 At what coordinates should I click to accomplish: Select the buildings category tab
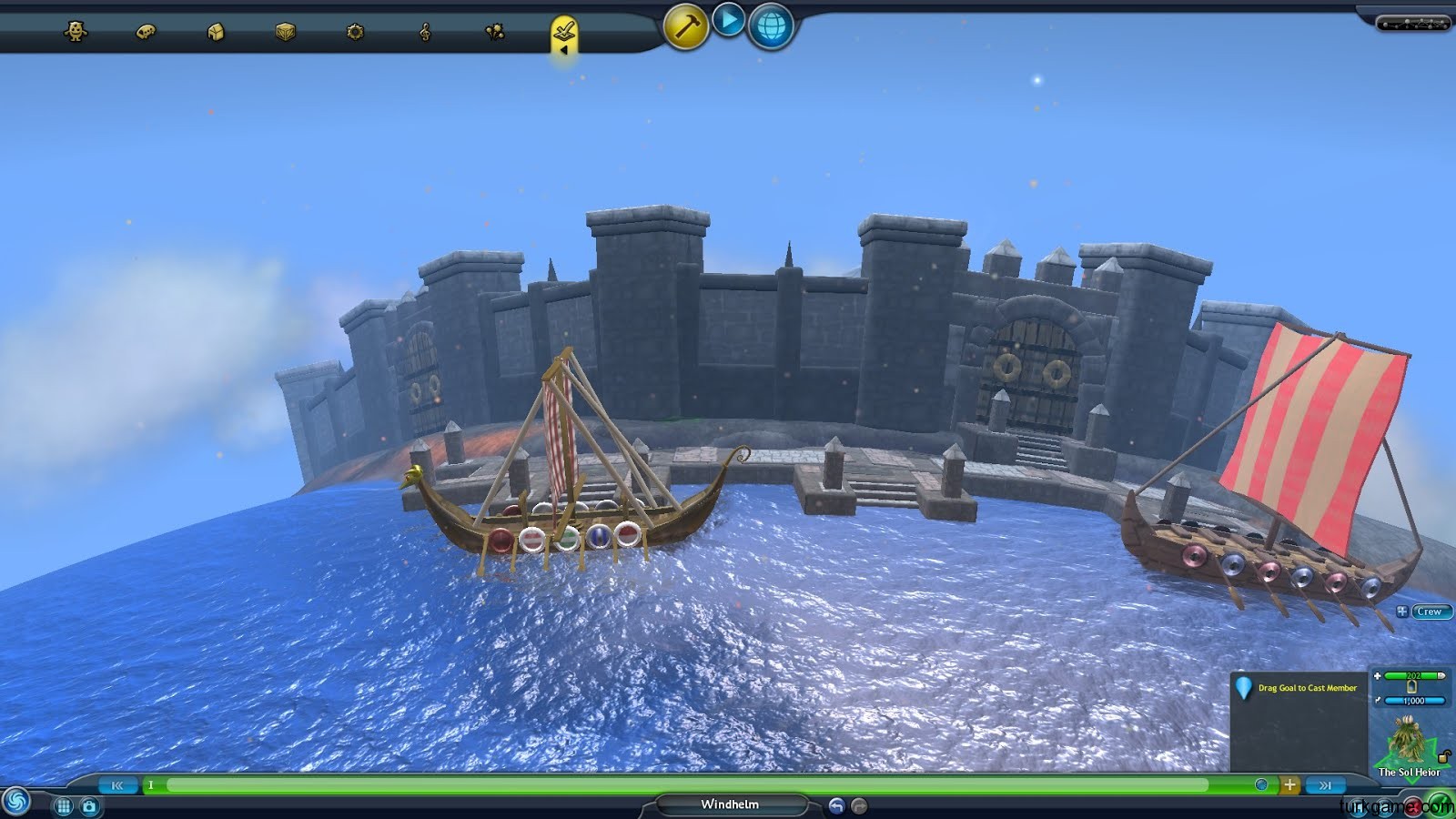pyautogui.click(x=216, y=32)
